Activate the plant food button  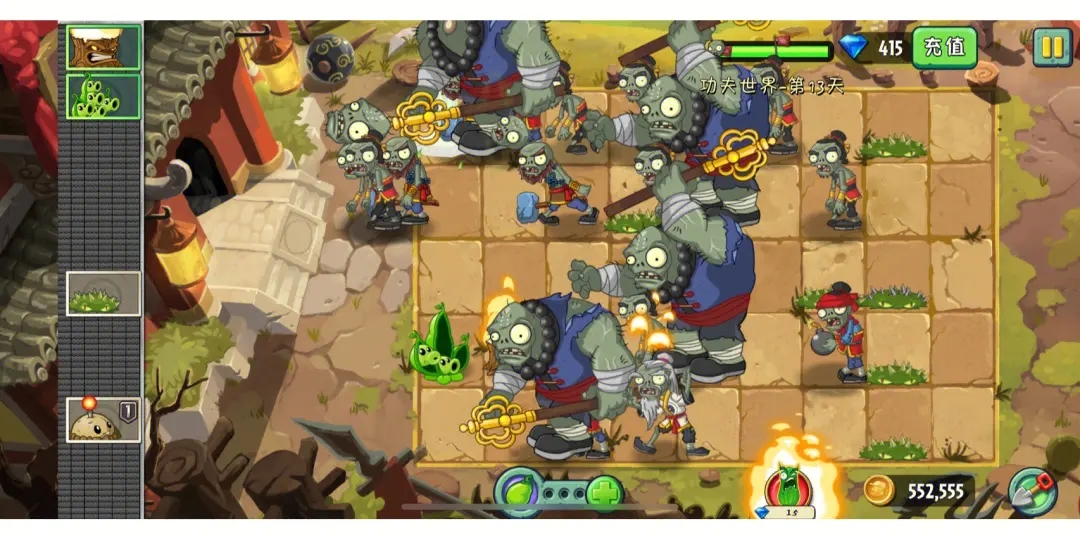point(518,493)
